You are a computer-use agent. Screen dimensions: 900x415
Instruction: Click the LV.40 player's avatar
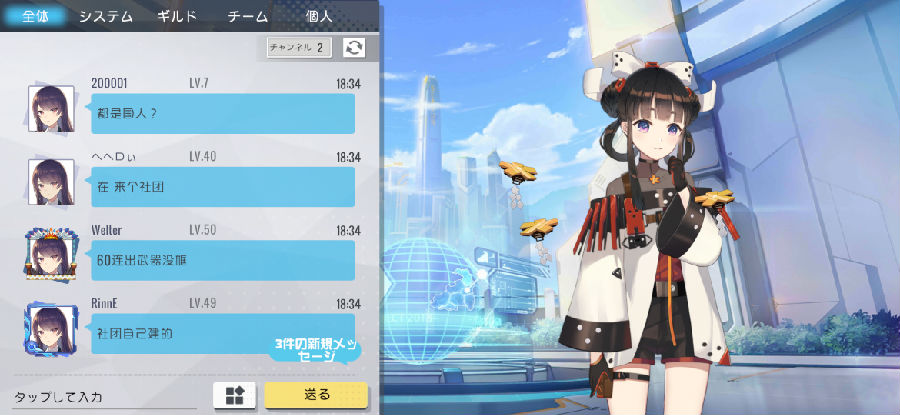50,181
